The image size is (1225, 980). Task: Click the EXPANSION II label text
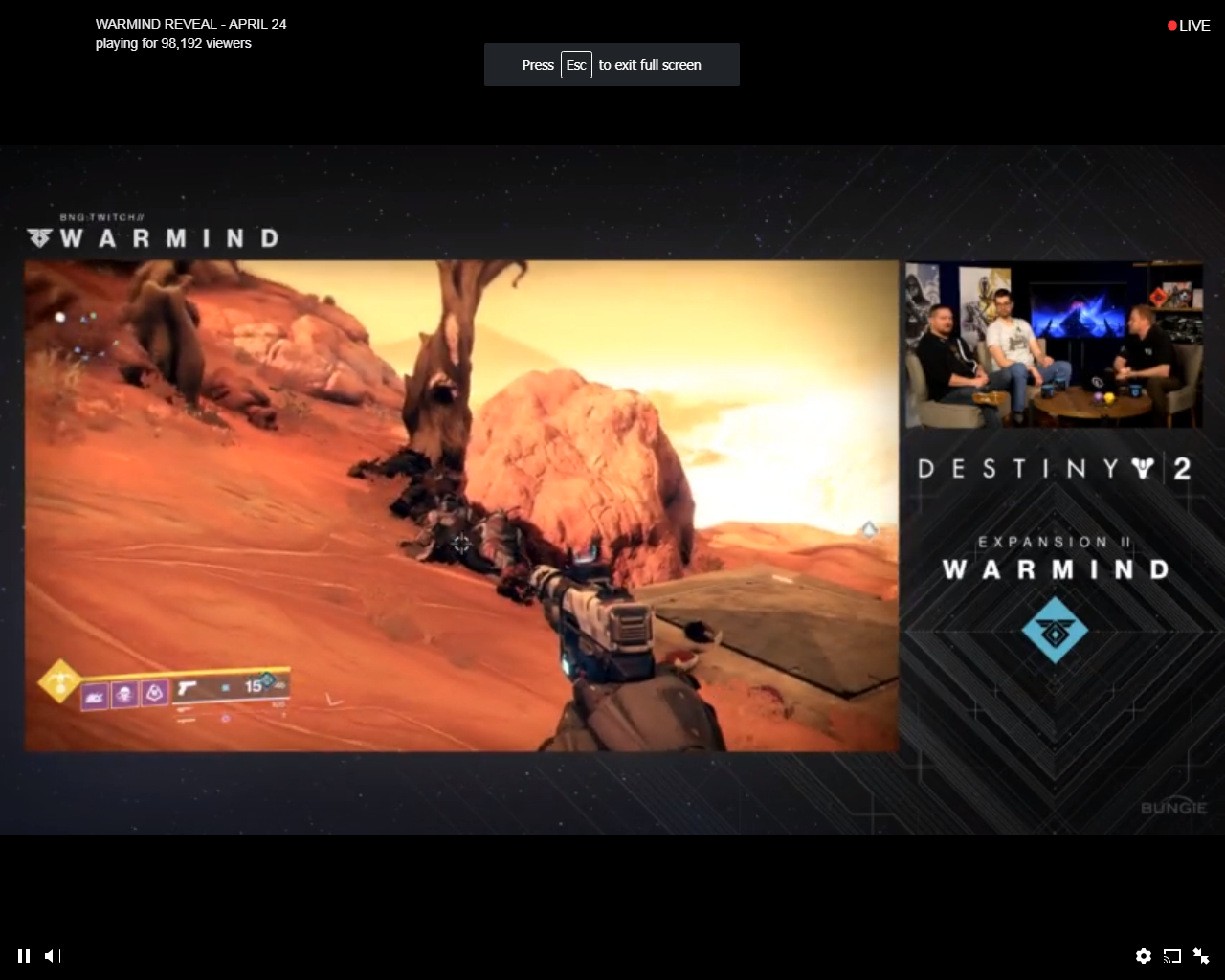(x=1053, y=540)
